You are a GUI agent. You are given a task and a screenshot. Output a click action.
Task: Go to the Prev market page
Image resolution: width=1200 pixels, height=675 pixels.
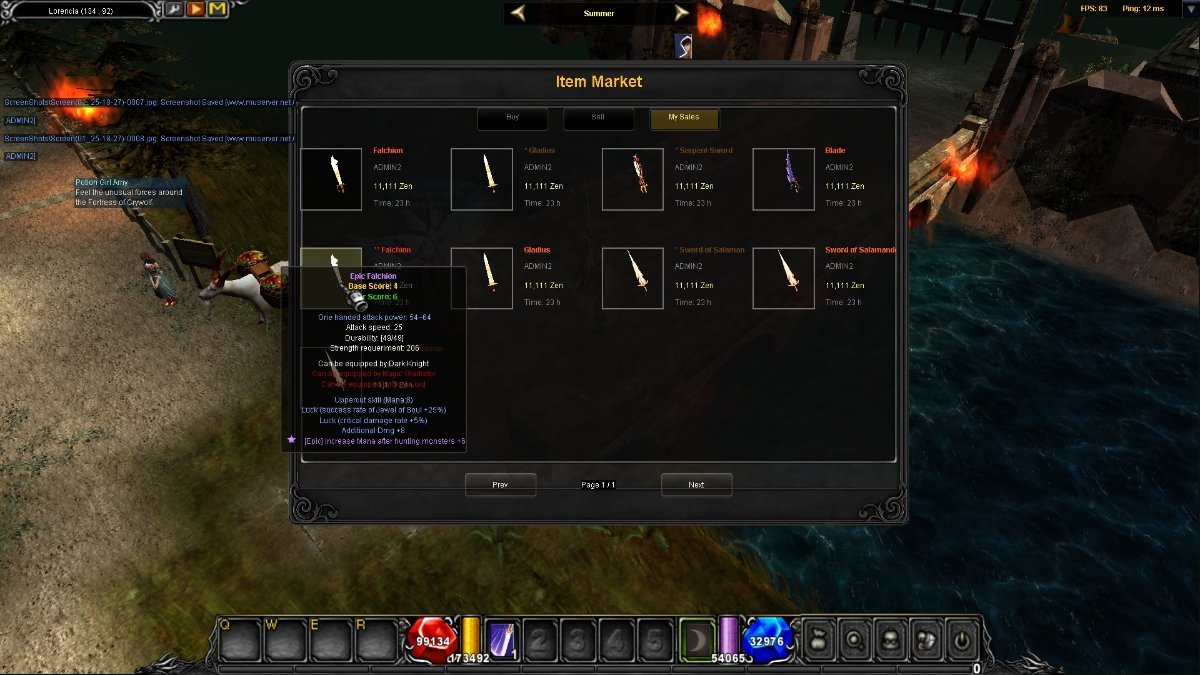click(x=500, y=485)
